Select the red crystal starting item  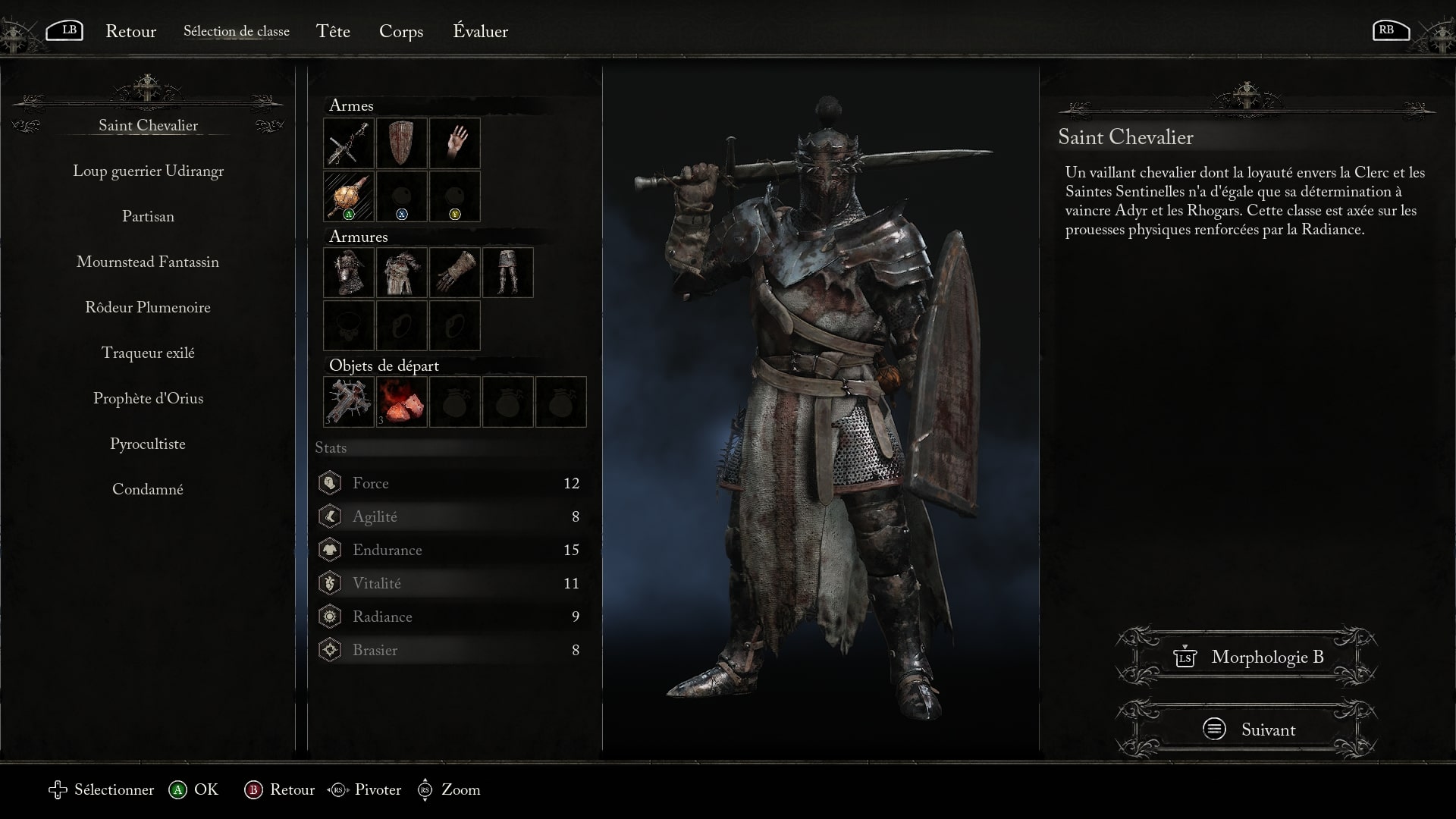402,401
